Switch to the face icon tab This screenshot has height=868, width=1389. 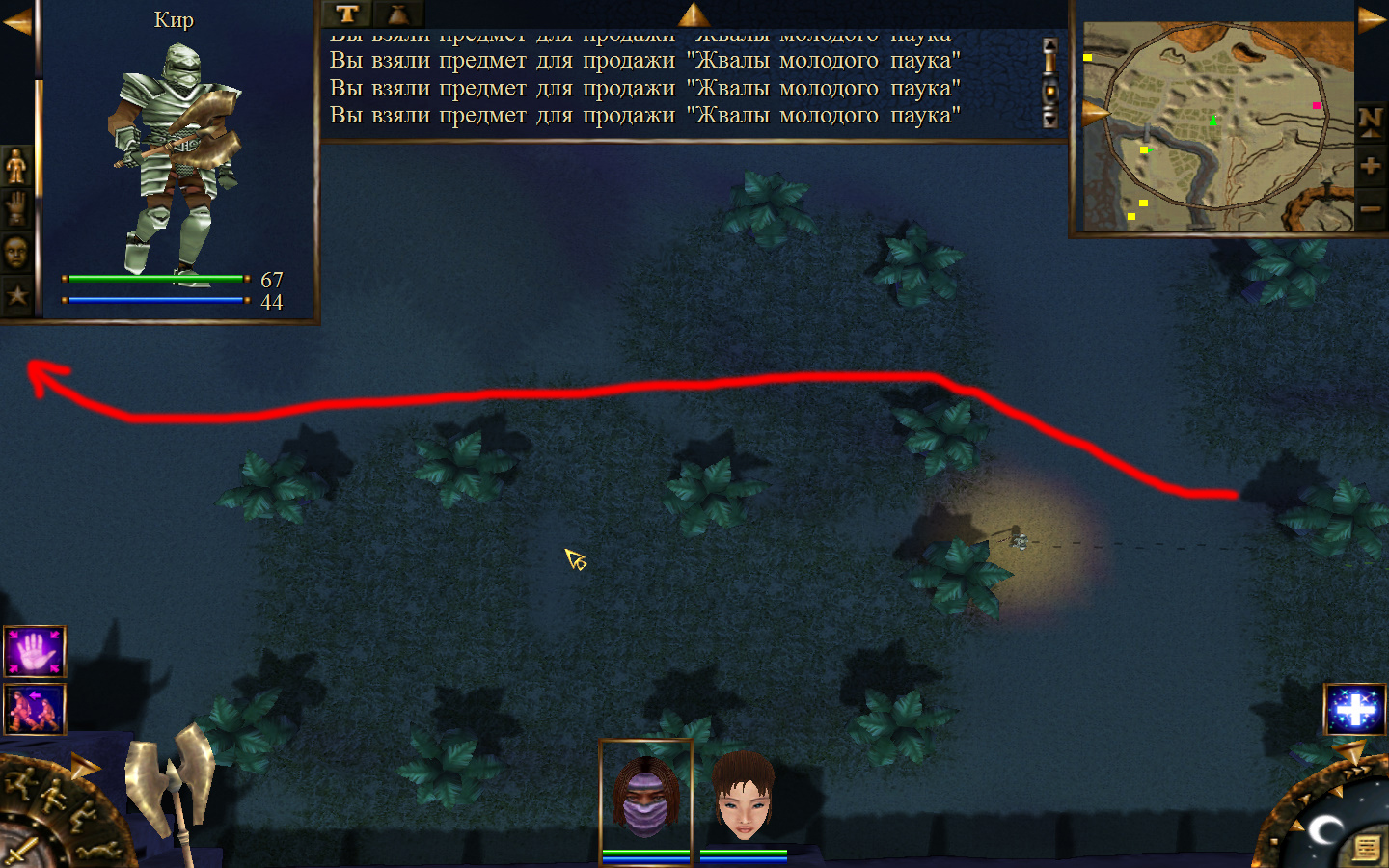click(16, 252)
